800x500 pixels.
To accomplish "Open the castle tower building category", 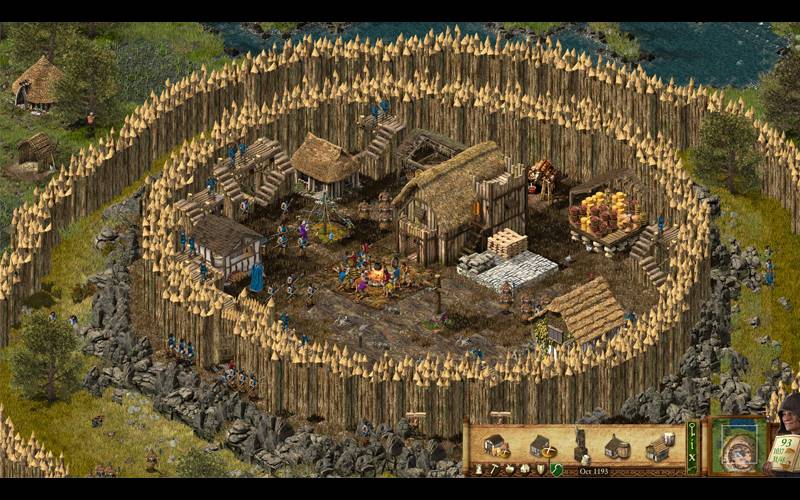I will click(x=478, y=469).
